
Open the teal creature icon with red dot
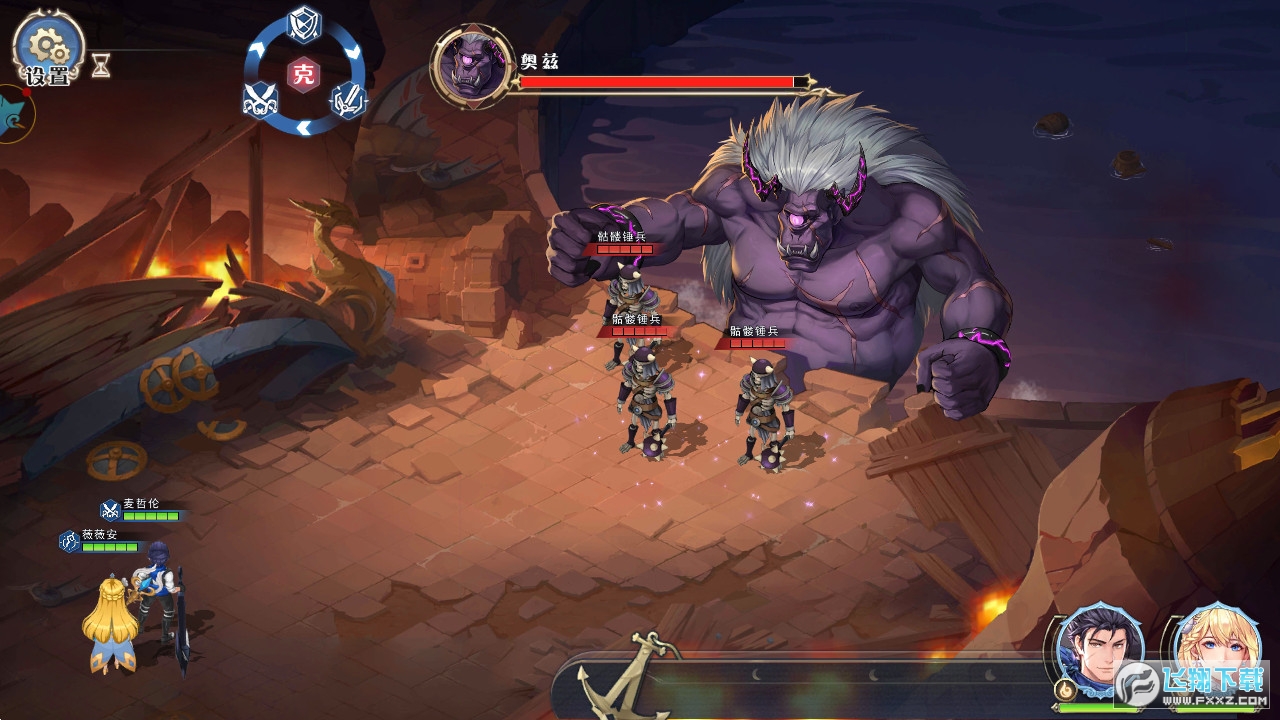point(14,114)
